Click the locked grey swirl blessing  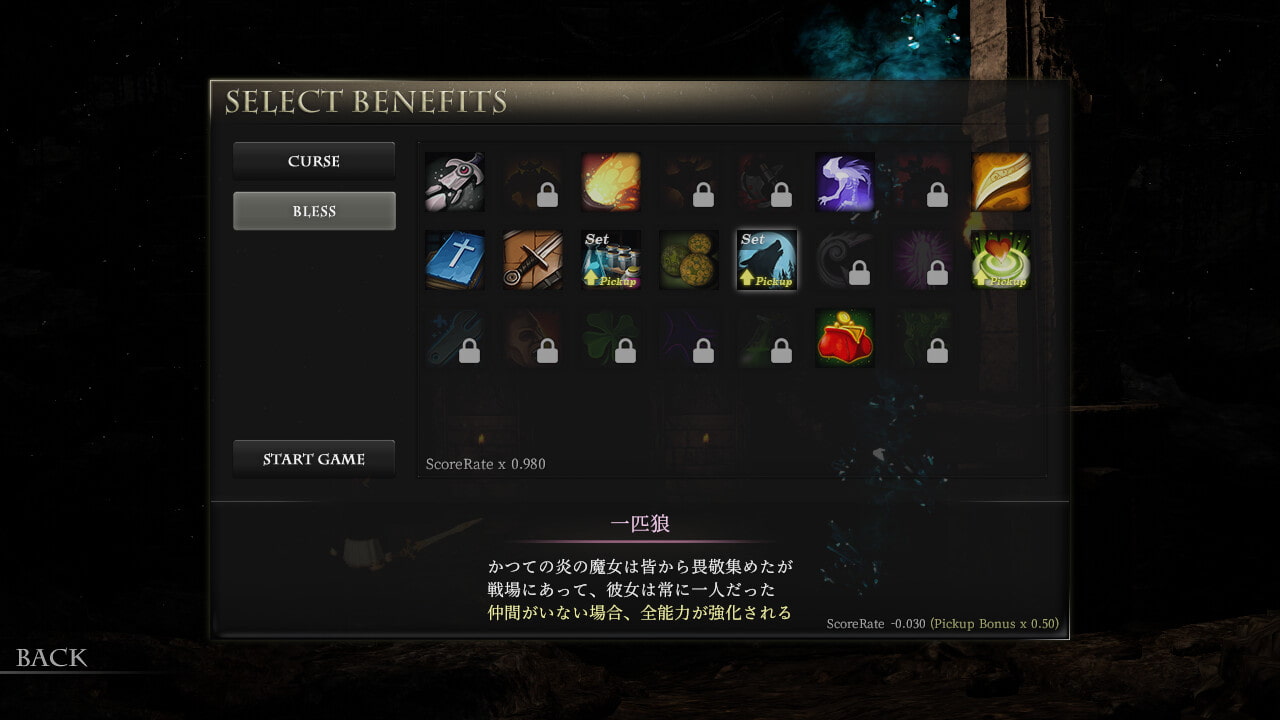pos(845,260)
